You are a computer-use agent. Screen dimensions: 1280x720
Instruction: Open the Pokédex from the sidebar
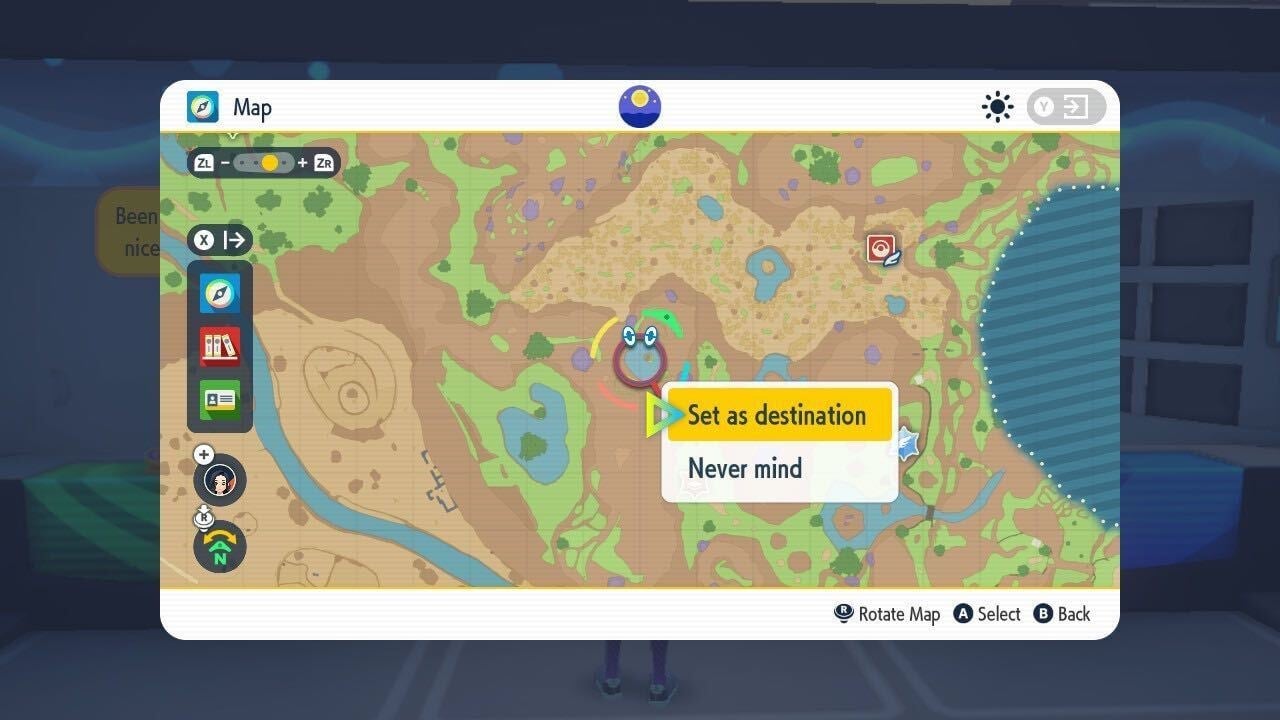point(219,345)
